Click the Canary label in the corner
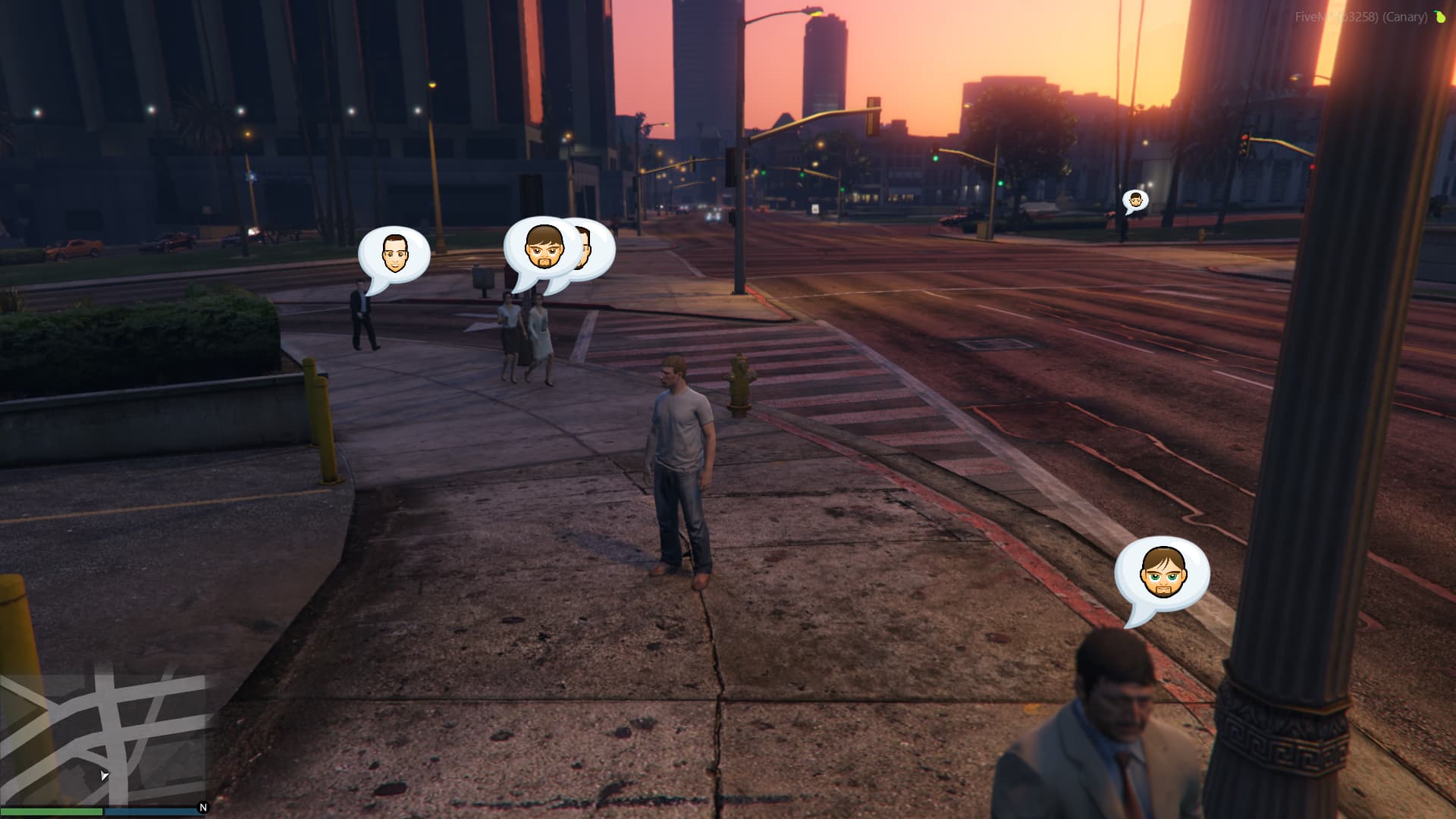 click(1404, 17)
